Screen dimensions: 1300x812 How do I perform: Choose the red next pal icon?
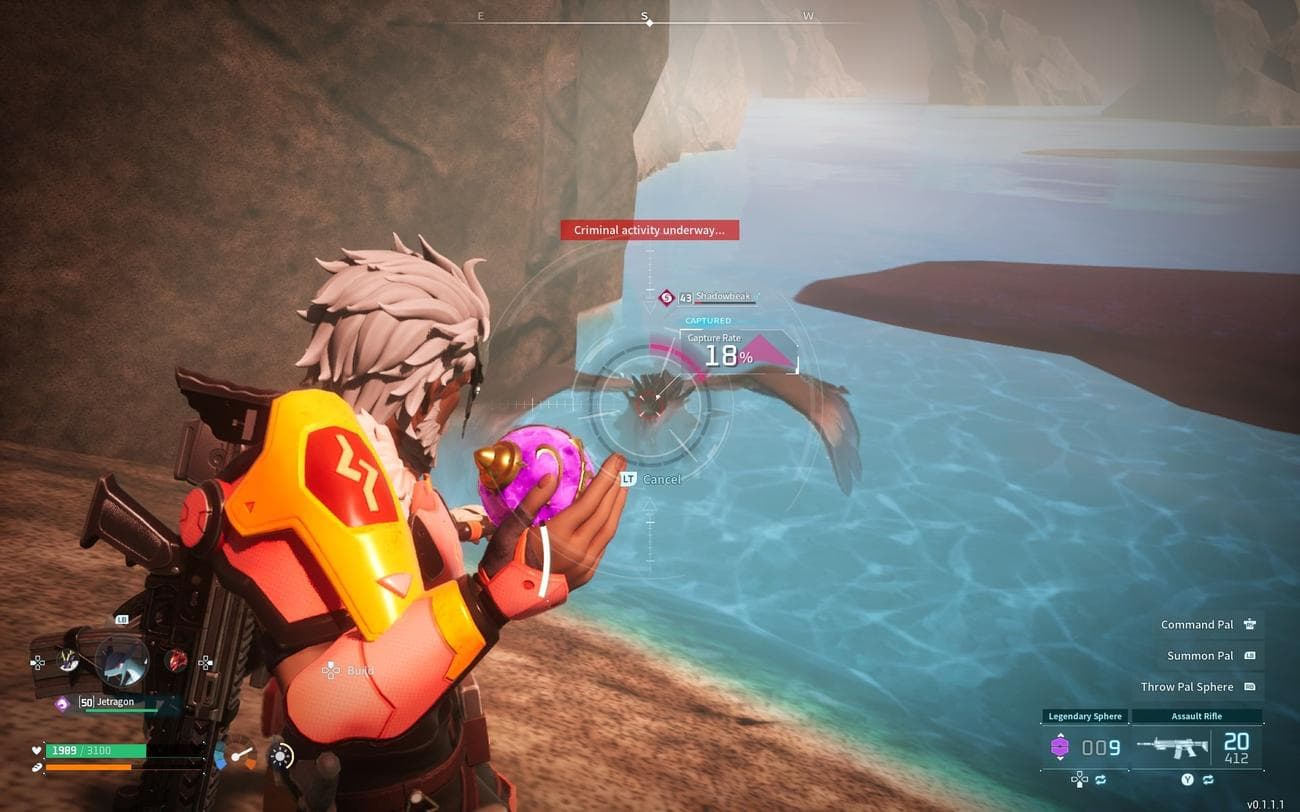pyautogui.click(x=177, y=660)
